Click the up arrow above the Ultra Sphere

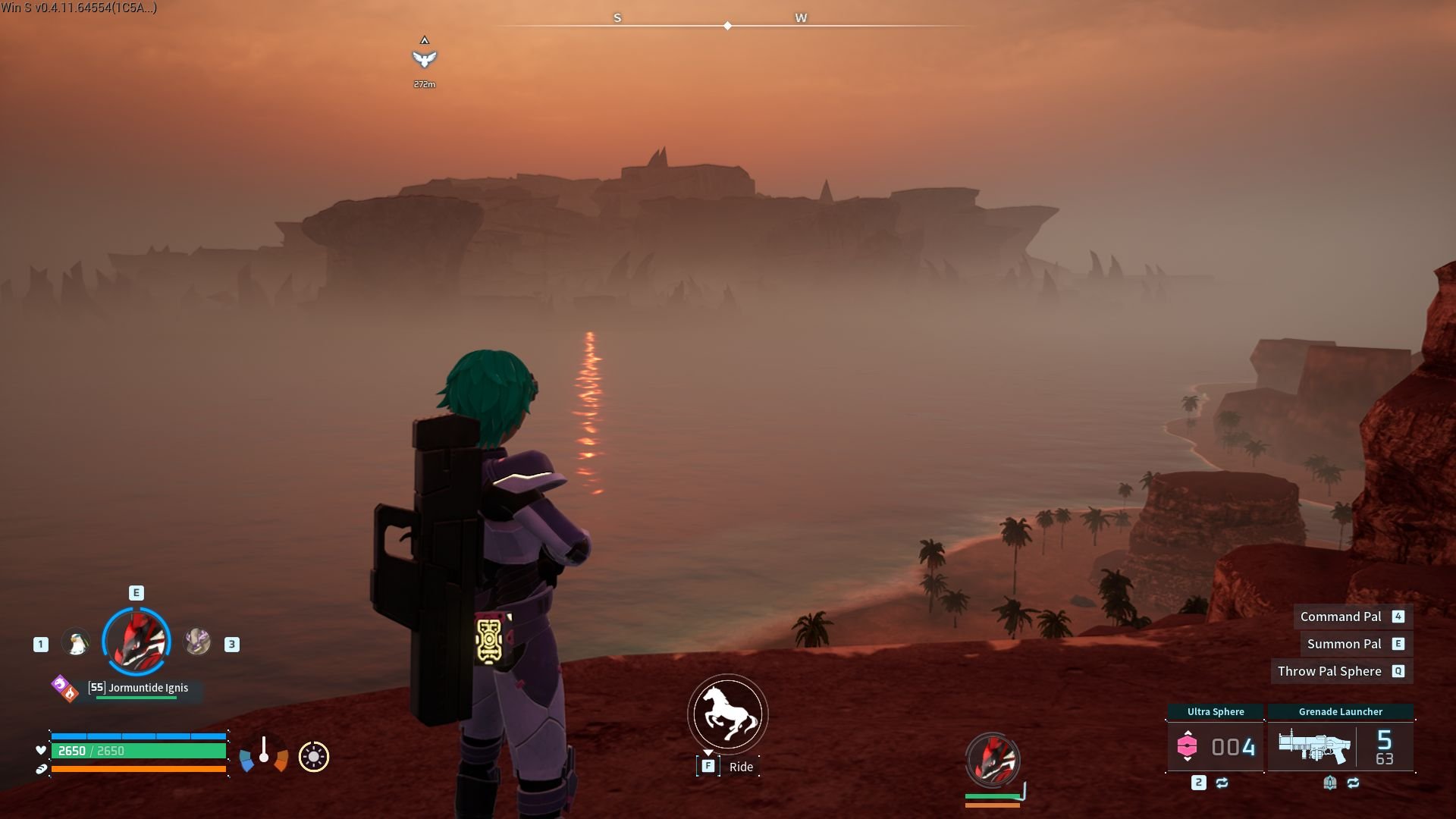click(1188, 733)
